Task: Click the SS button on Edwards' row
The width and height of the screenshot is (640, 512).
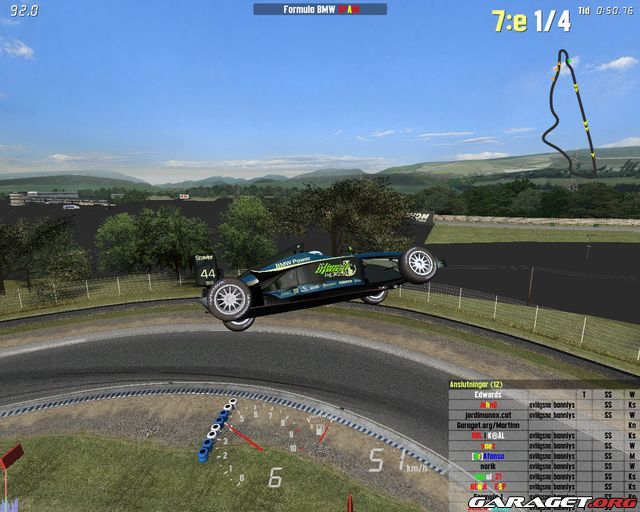Action: [607, 395]
